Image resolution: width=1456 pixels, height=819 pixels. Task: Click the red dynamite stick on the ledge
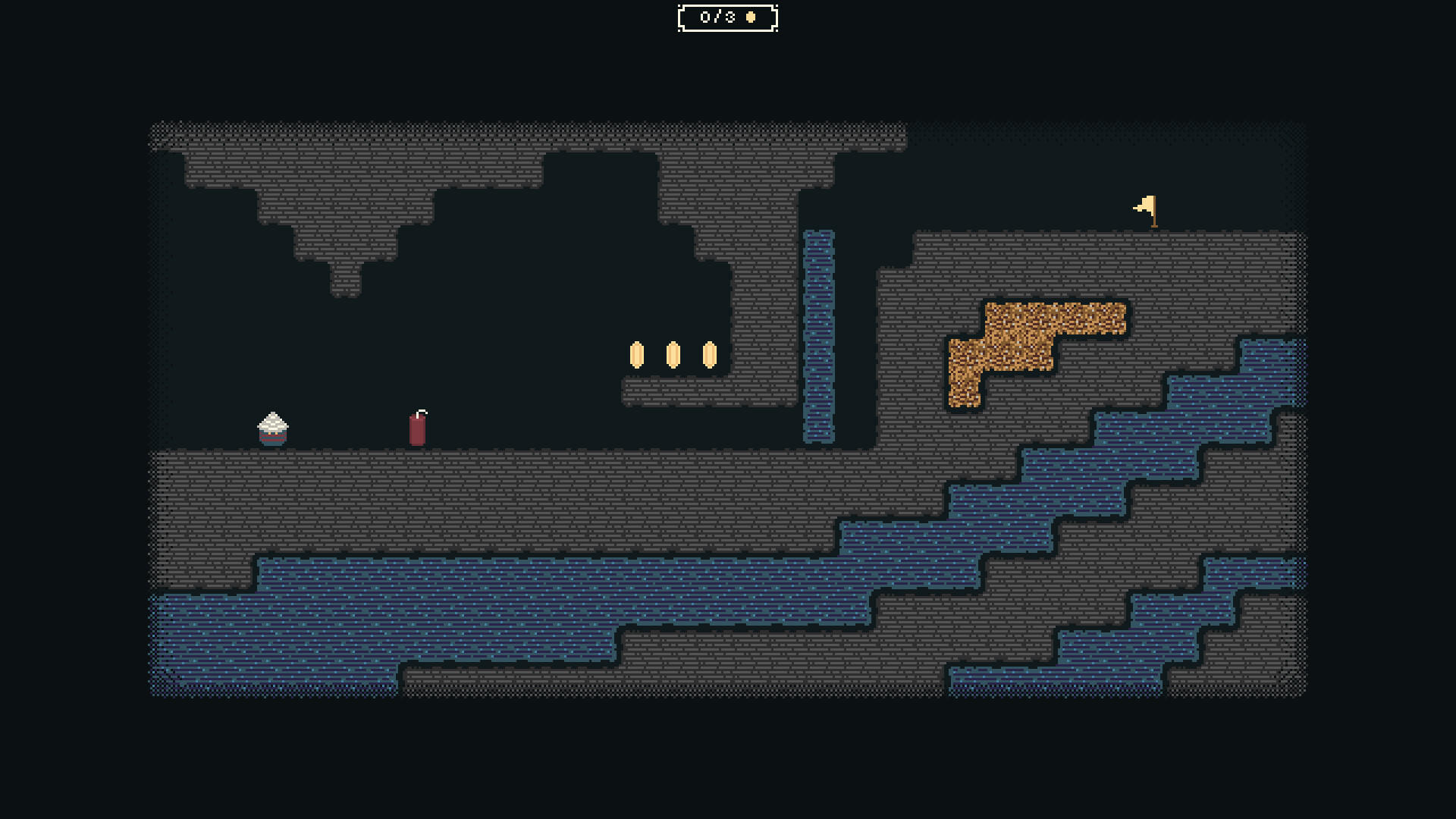pyautogui.click(x=418, y=430)
